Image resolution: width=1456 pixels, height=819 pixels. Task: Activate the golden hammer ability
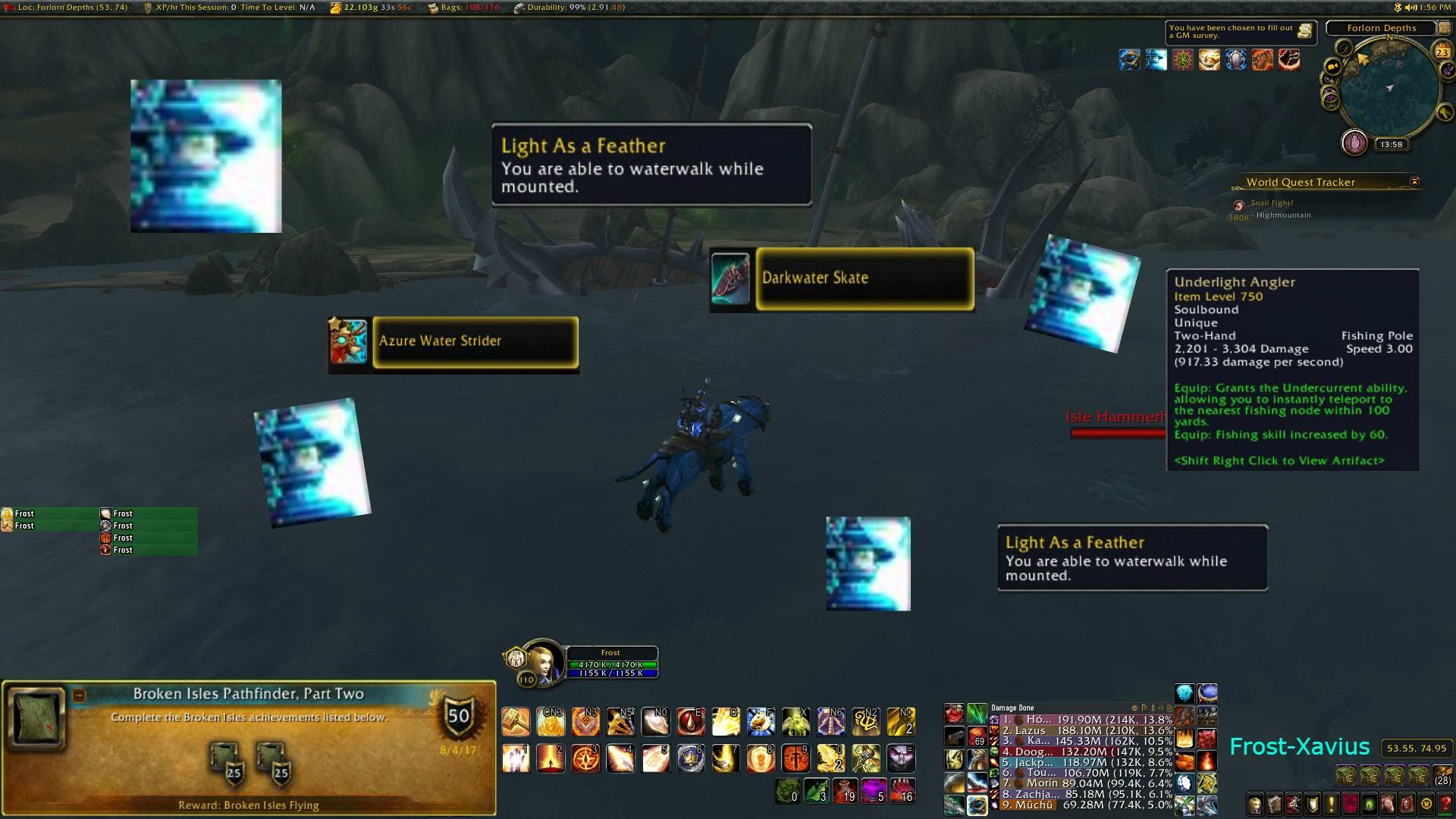(516, 722)
